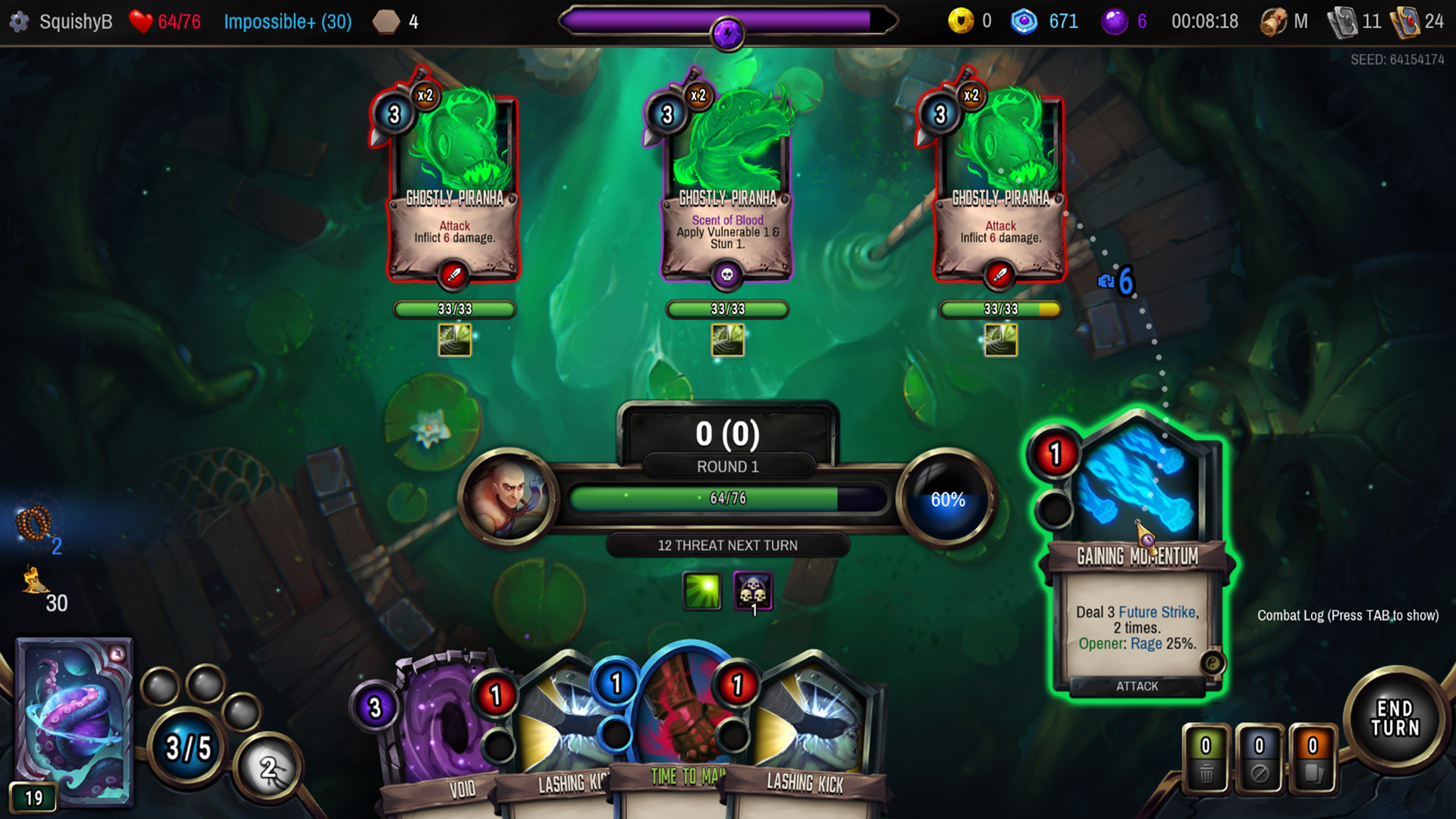Open the Impossible+ (30) difficulty label
1456x819 pixels.
tap(288, 21)
